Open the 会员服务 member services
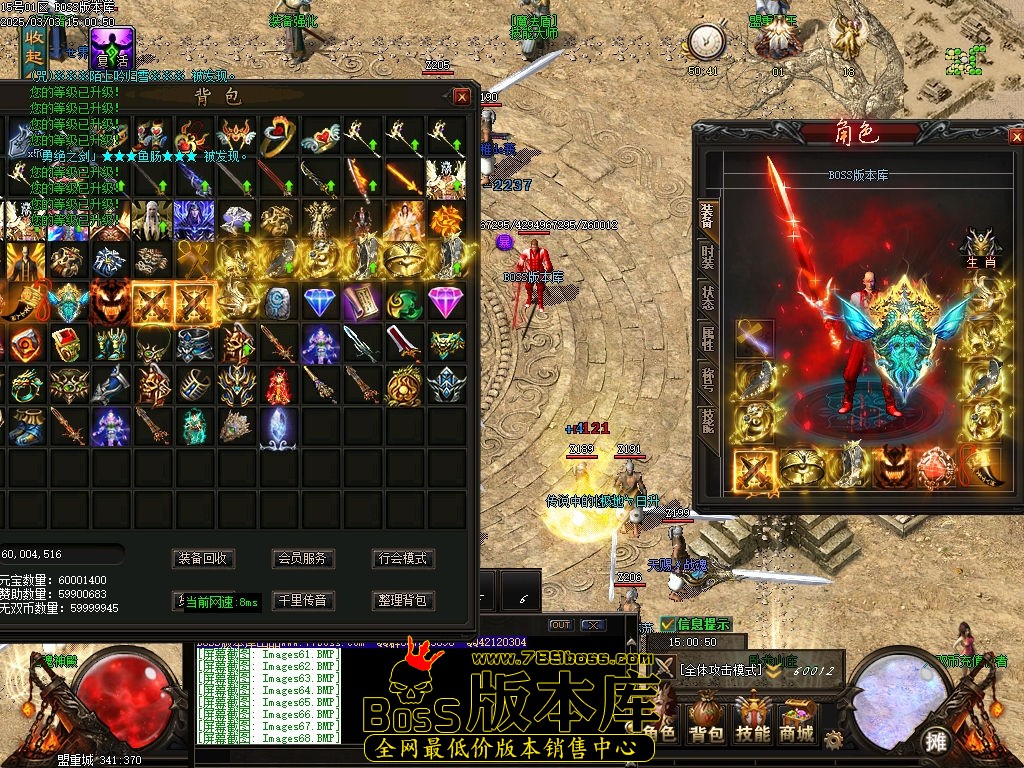Viewport: 1024px width, 768px height. 303,559
